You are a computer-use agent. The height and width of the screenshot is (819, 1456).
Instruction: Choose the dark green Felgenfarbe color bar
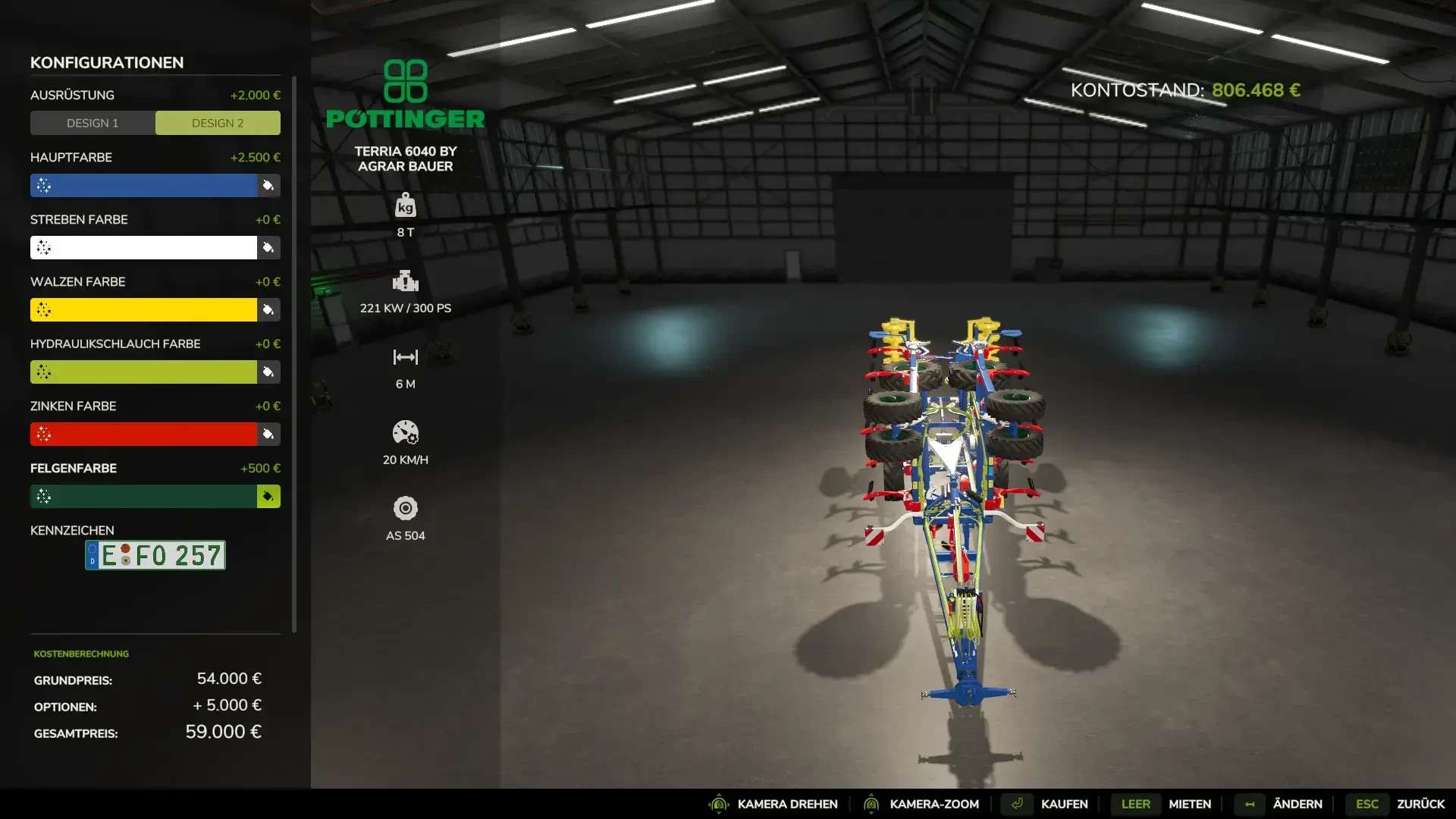click(x=143, y=497)
